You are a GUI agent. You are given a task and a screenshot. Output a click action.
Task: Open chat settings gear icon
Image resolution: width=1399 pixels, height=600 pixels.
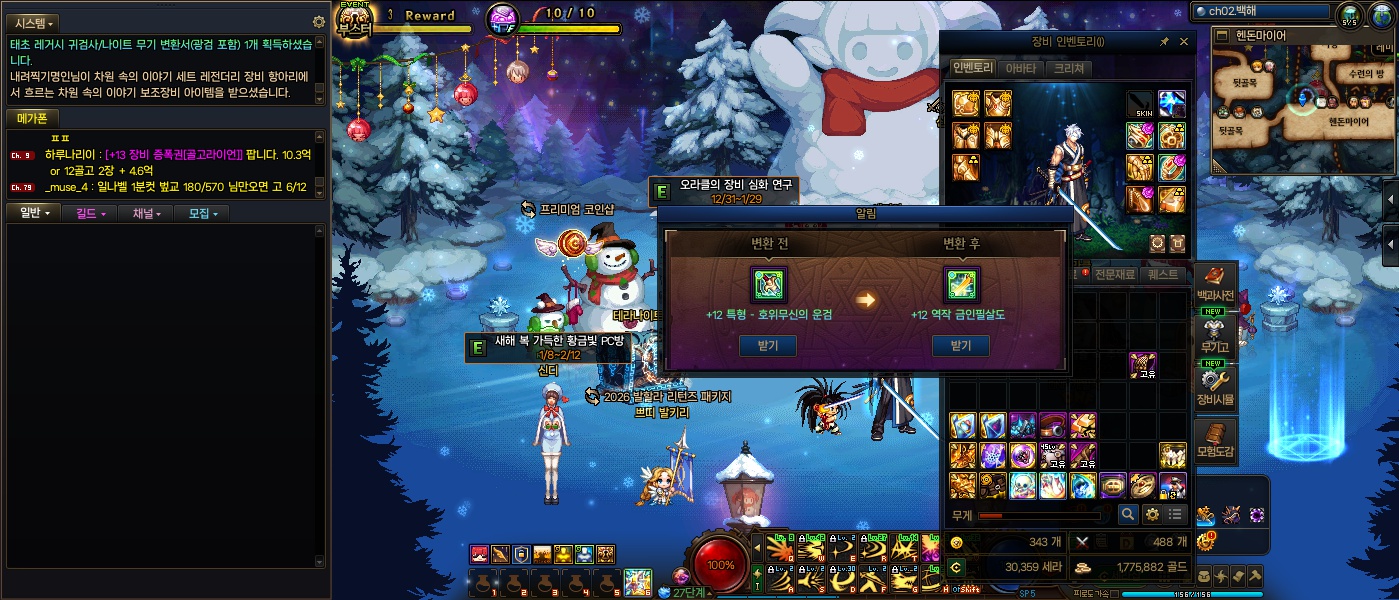pos(319,22)
